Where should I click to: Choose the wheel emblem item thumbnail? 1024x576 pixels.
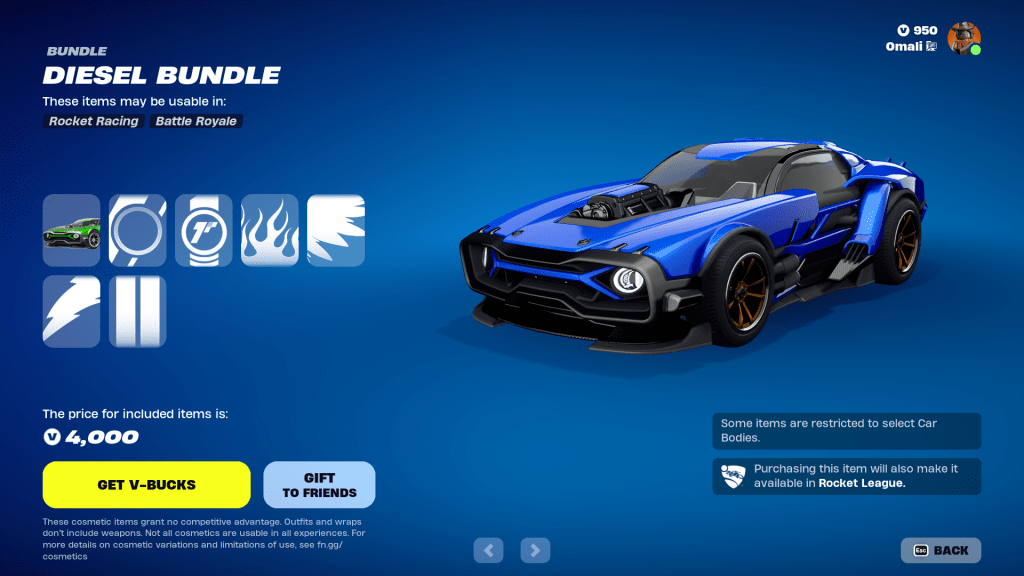point(203,230)
